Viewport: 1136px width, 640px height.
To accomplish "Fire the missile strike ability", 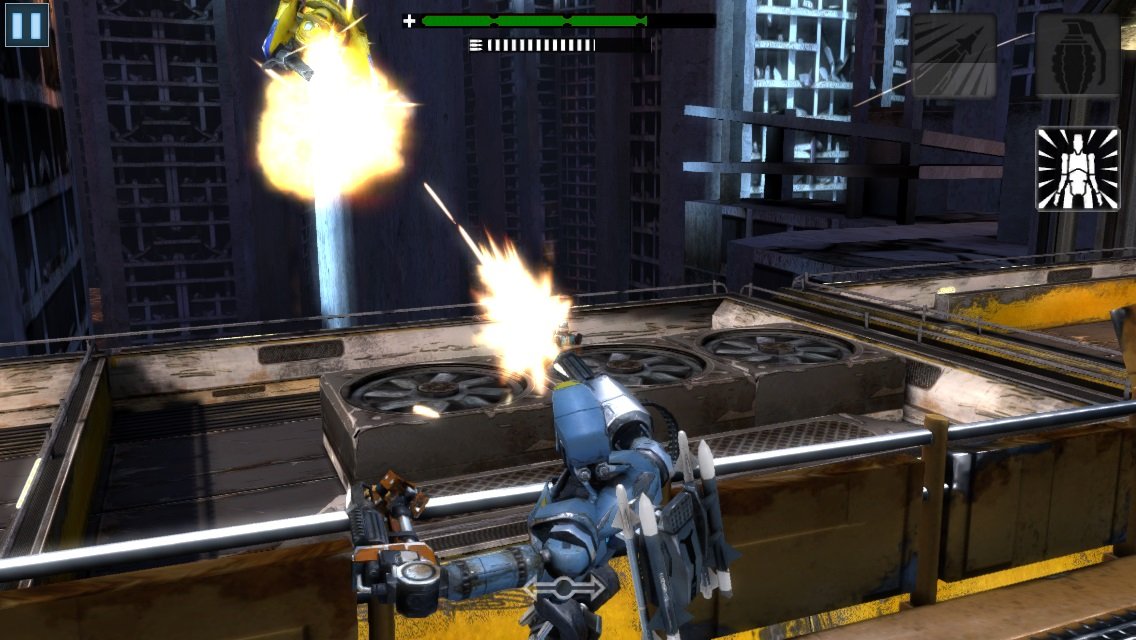I will tap(953, 55).
